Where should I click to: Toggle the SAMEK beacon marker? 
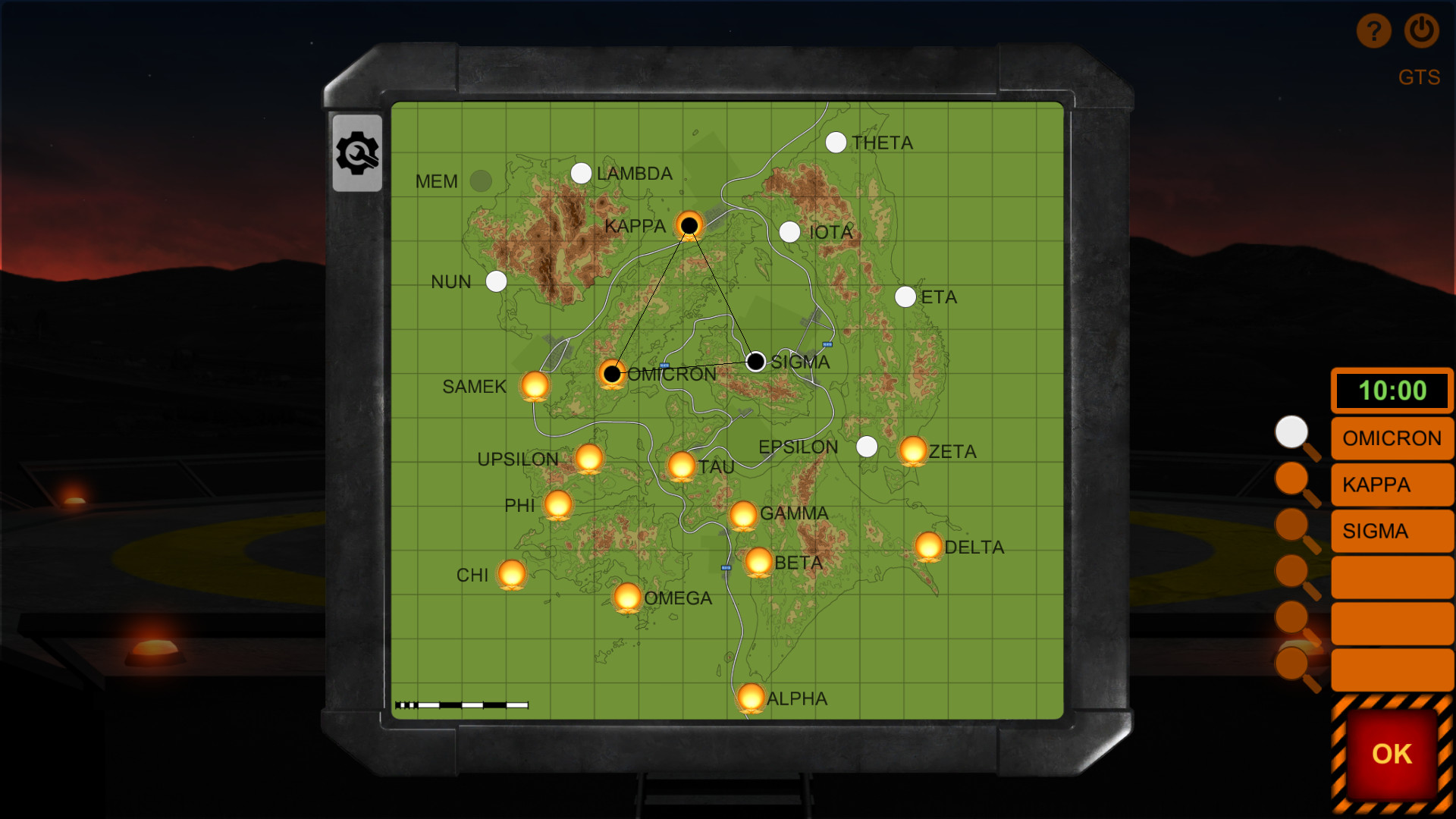[535, 385]
